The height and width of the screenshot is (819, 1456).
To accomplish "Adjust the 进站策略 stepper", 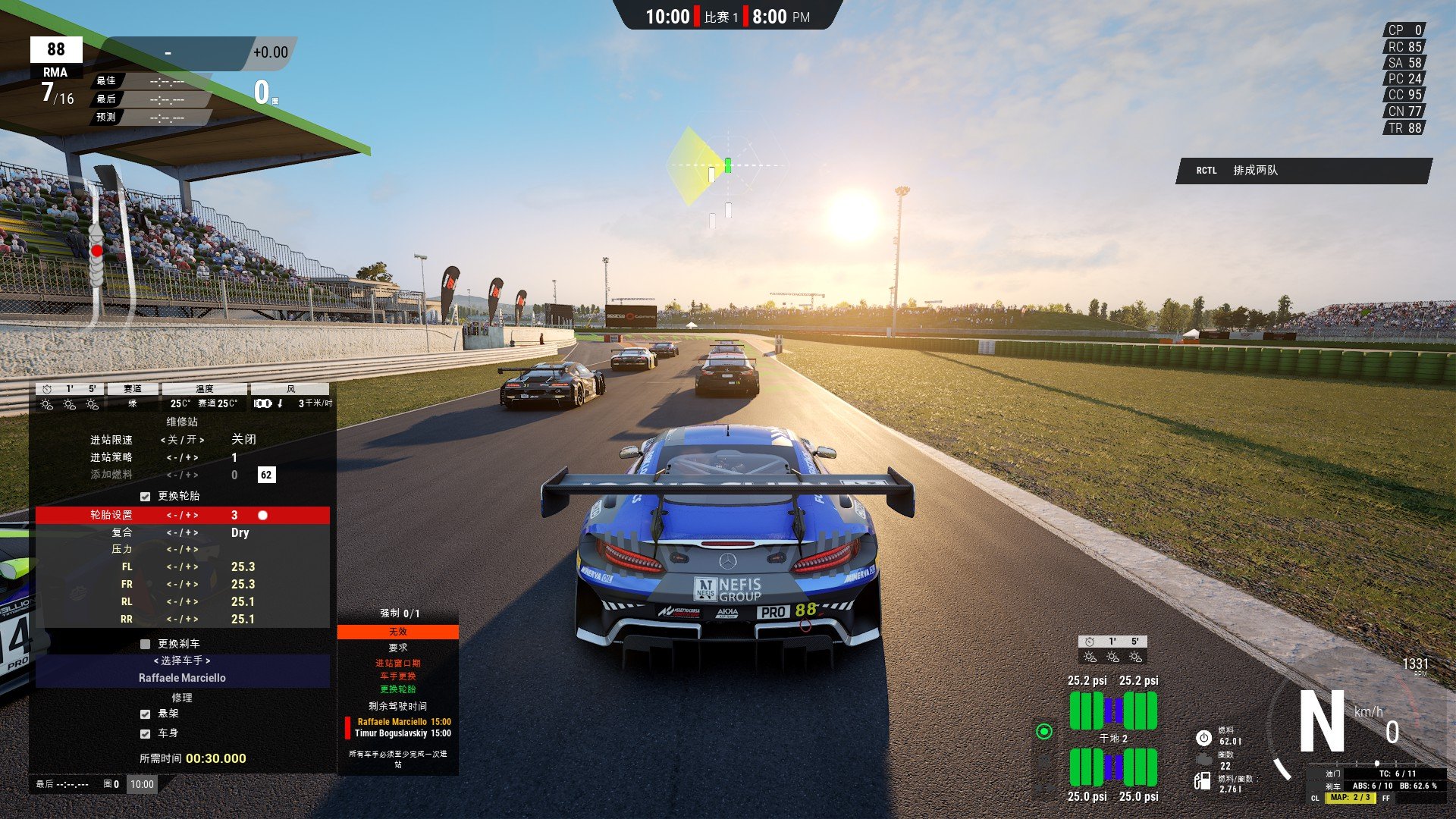I will pyautogui.click(x=182, y=458).
